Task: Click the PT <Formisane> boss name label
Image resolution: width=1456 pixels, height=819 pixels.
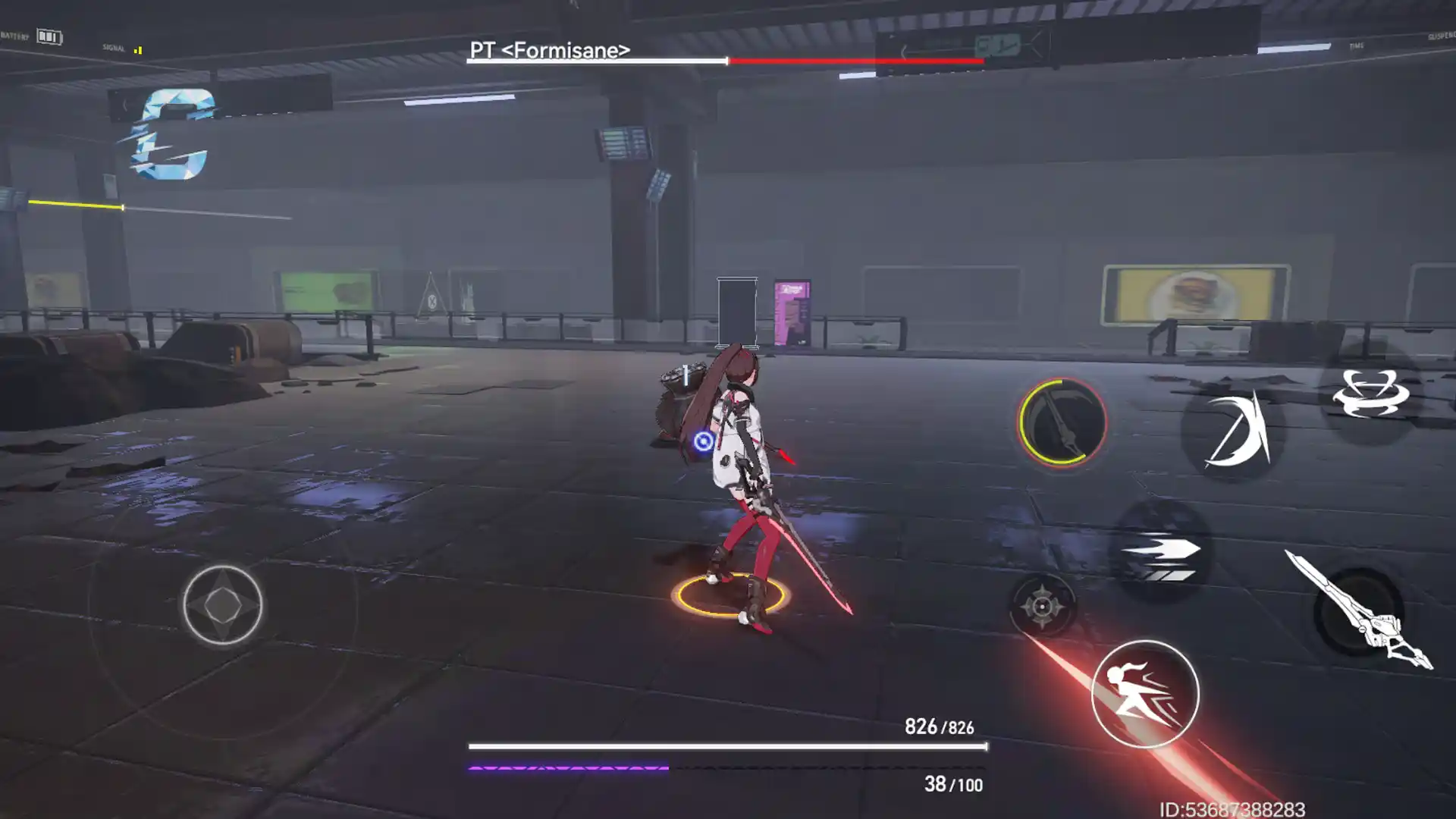Action: [x=550, y=52]
